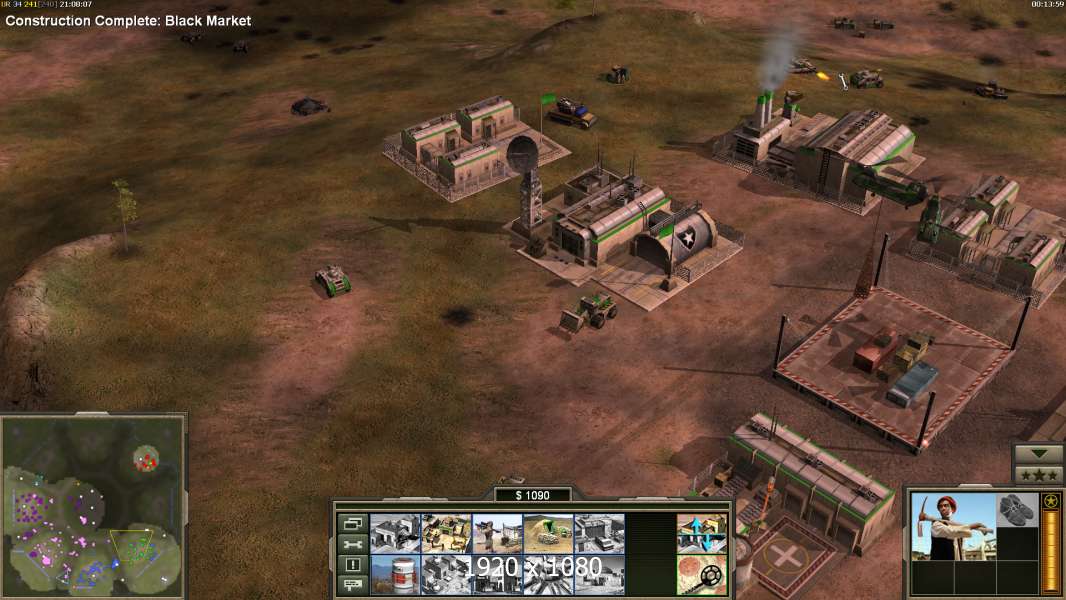Build the Supply Stash structure icon
The image size is (1066, 600).
click(394, 534)
